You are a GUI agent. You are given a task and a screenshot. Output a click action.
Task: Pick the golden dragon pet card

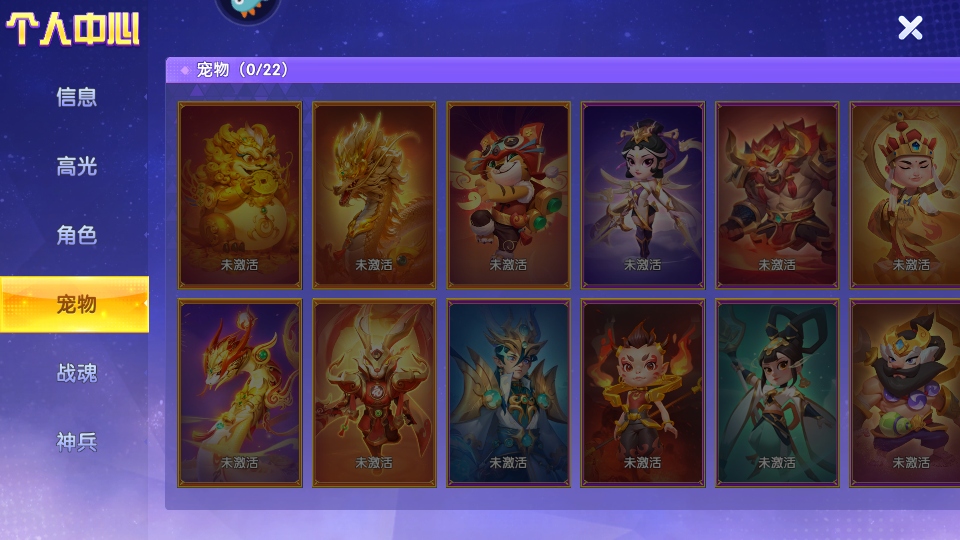click(374, 194)
